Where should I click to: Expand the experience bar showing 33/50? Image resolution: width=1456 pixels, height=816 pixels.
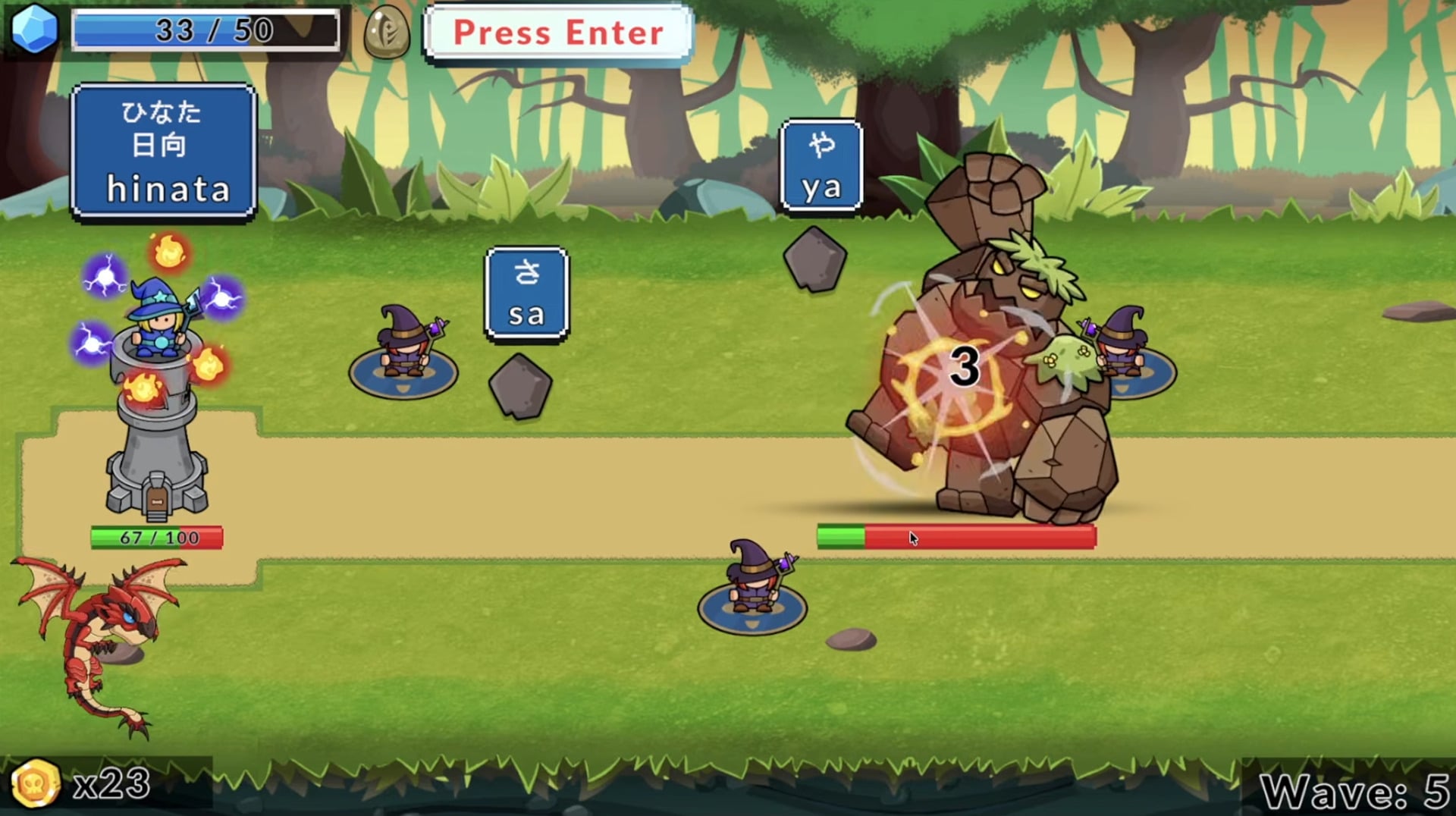coord(205,30)
